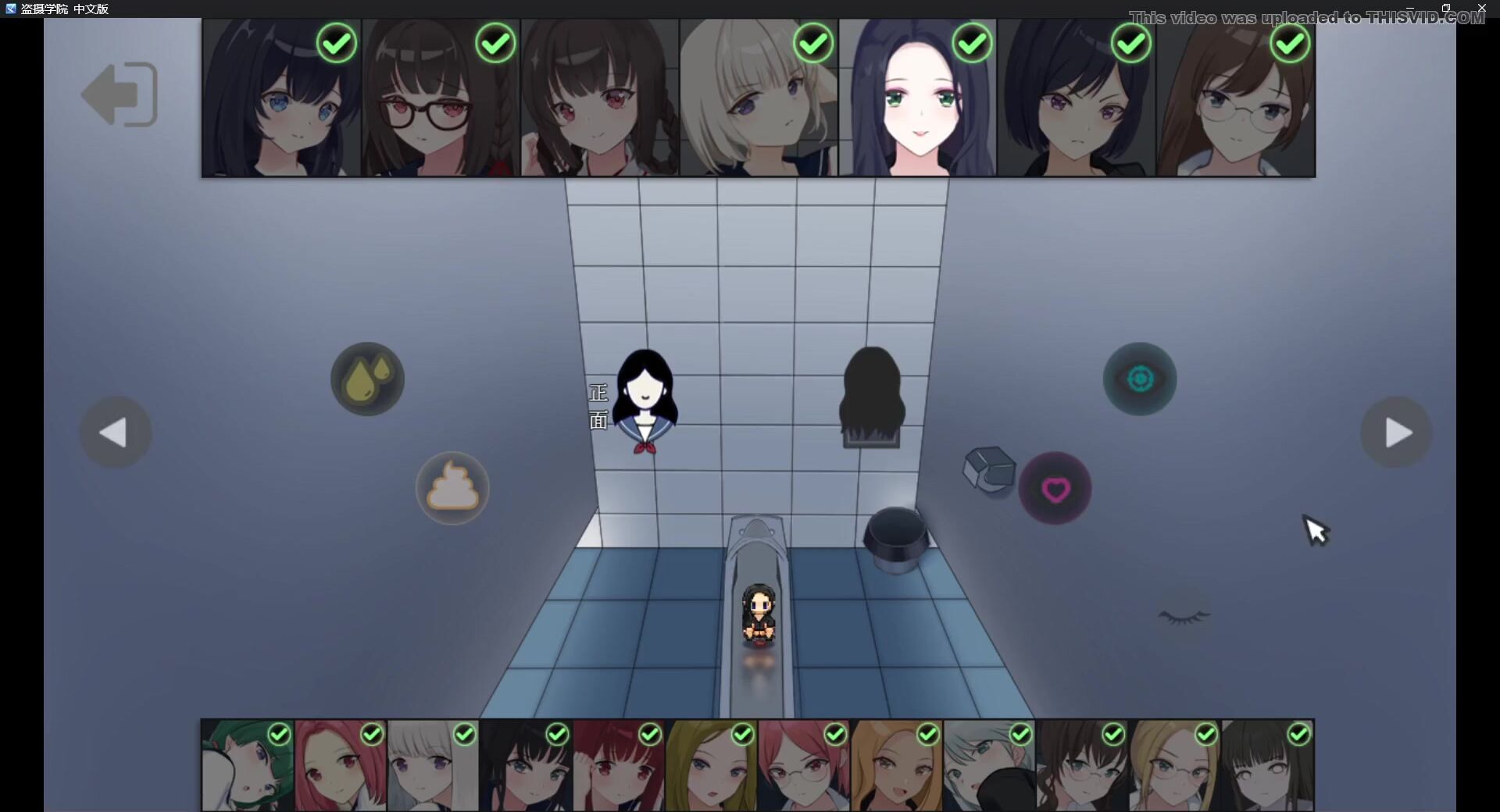Choose the 正面 front view figure
This screenshot has width=1500, height=812.
645,401
